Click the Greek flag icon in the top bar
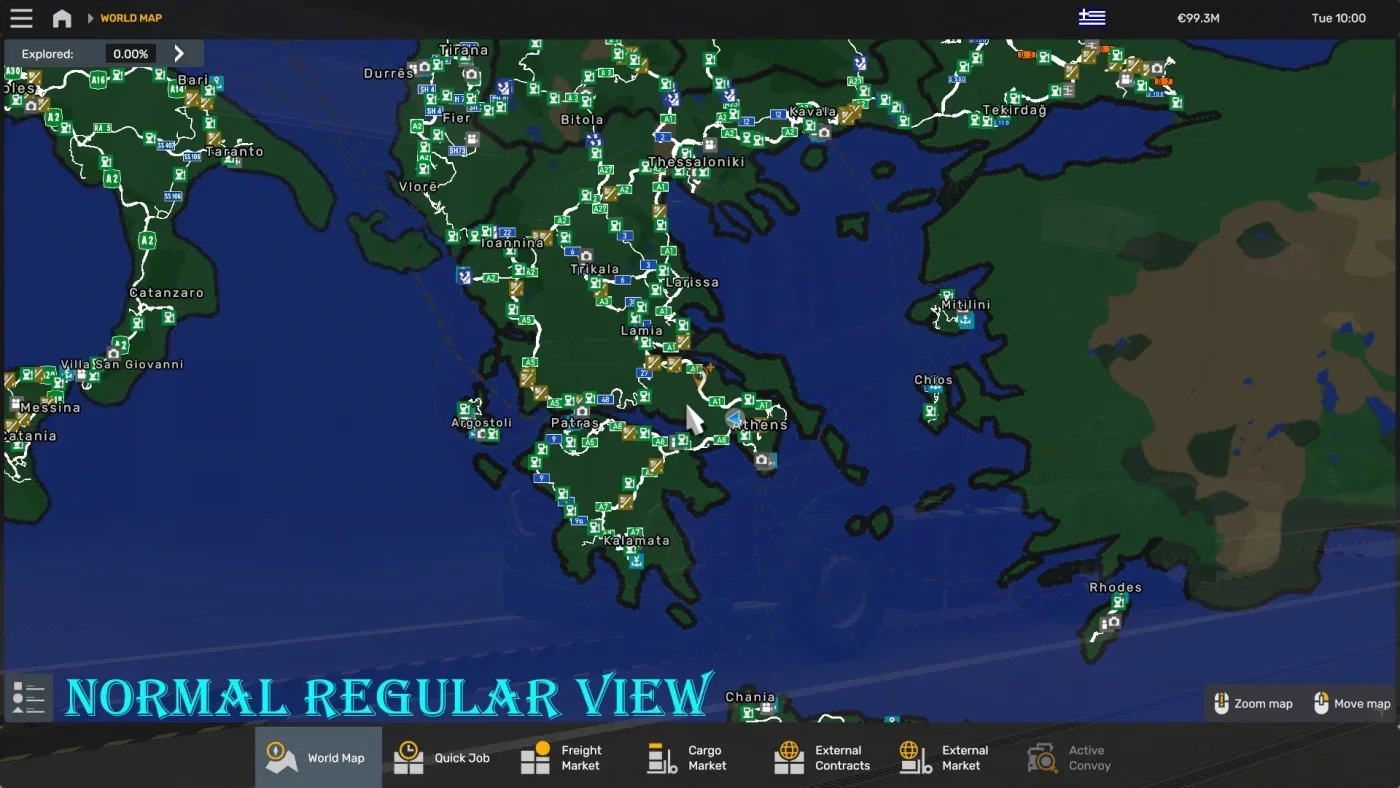This screenshot has height=788, width=1400. pyautogui.click(x=1092, y=16)
